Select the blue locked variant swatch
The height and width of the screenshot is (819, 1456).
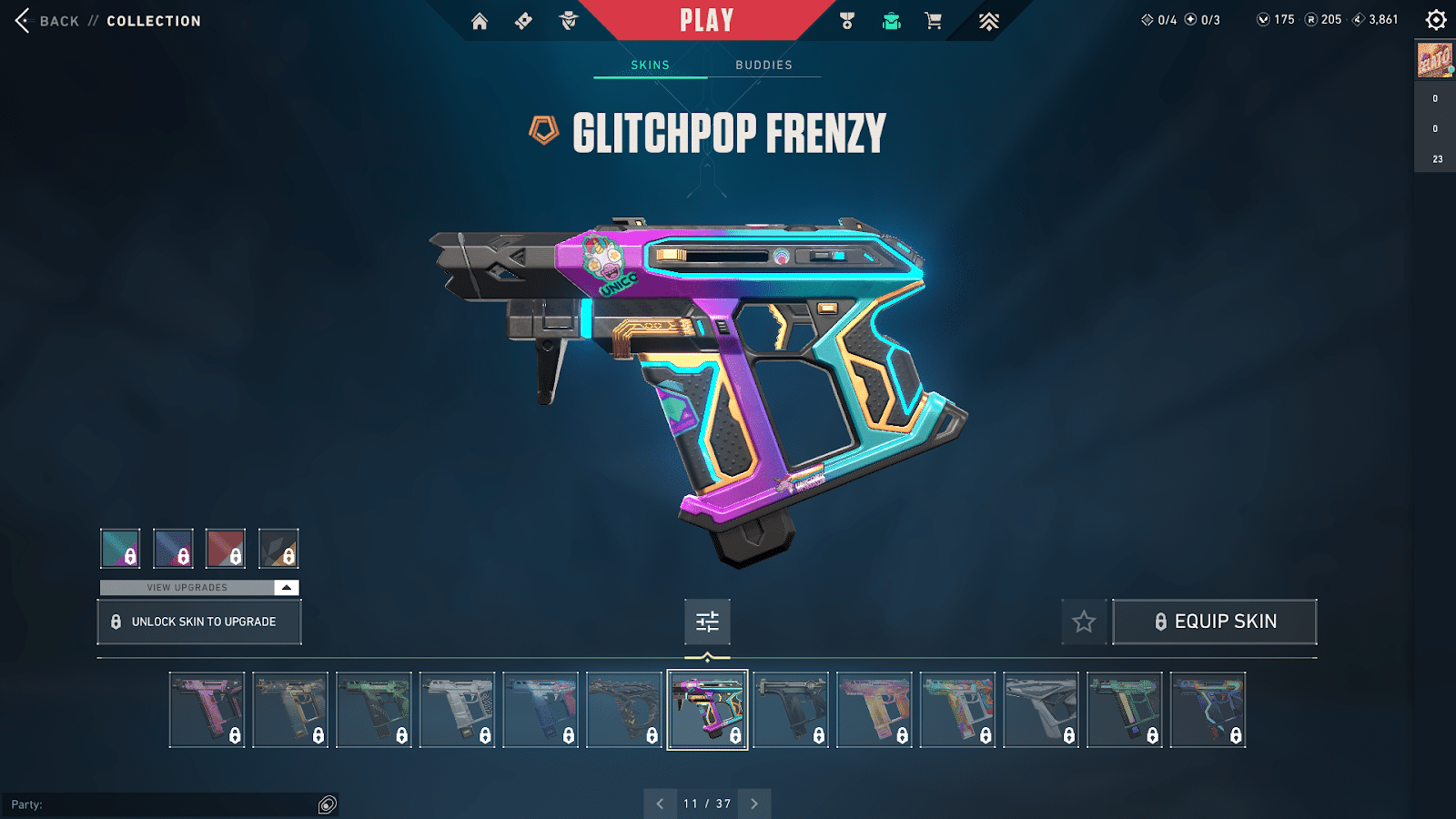[173, 549]
